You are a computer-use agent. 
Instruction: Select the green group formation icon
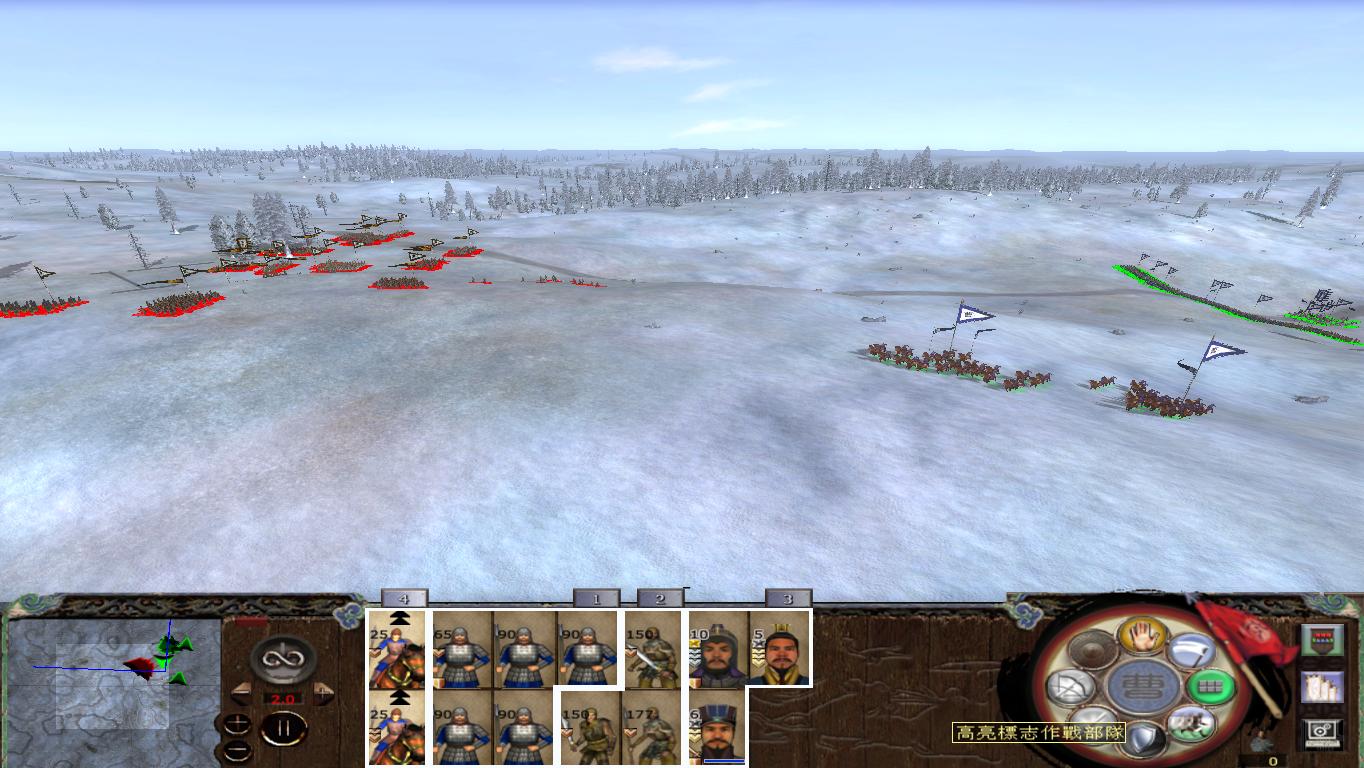coord(1211,686)
